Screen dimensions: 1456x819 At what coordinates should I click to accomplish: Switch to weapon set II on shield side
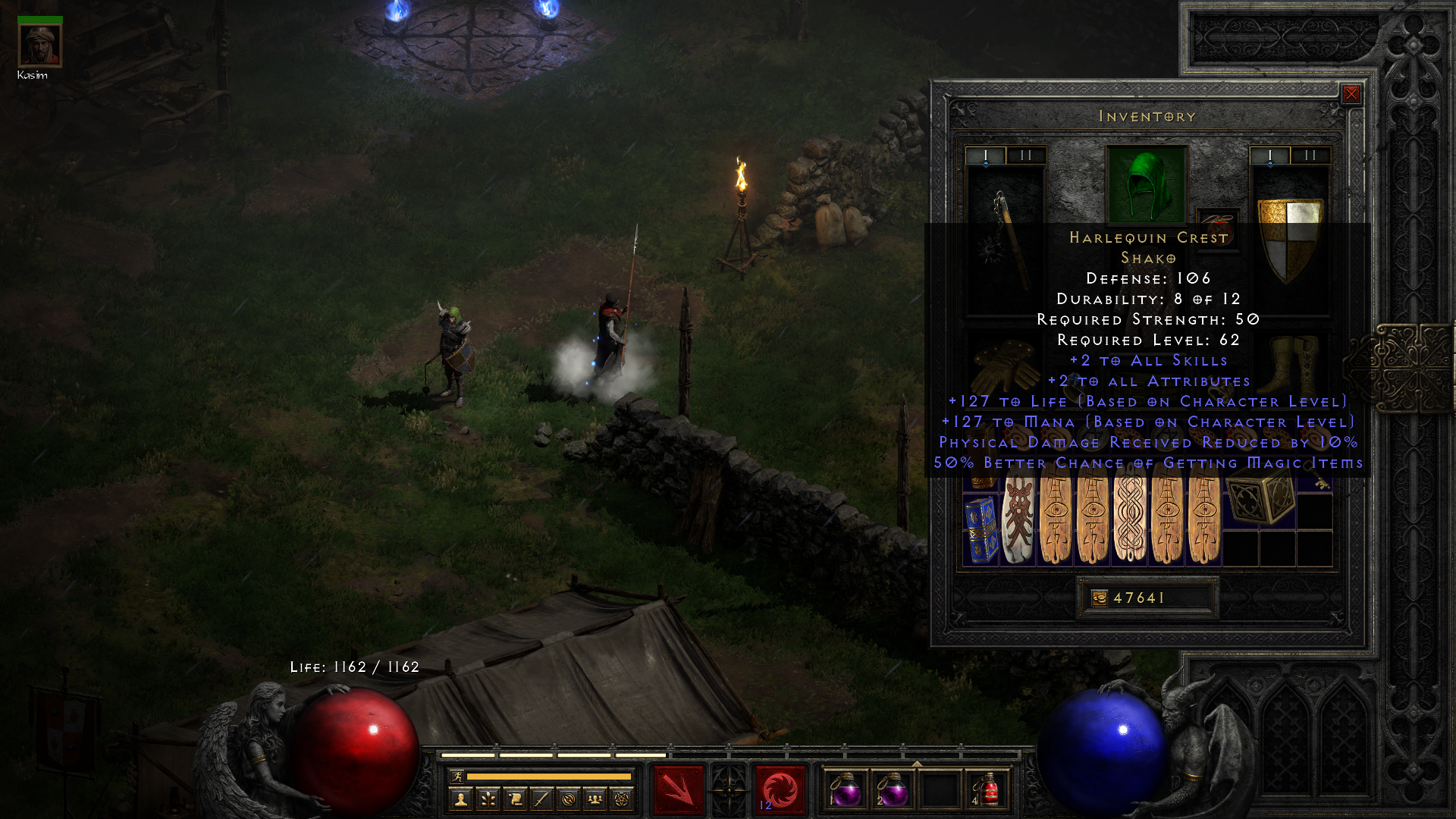(x=1310, y=155)
